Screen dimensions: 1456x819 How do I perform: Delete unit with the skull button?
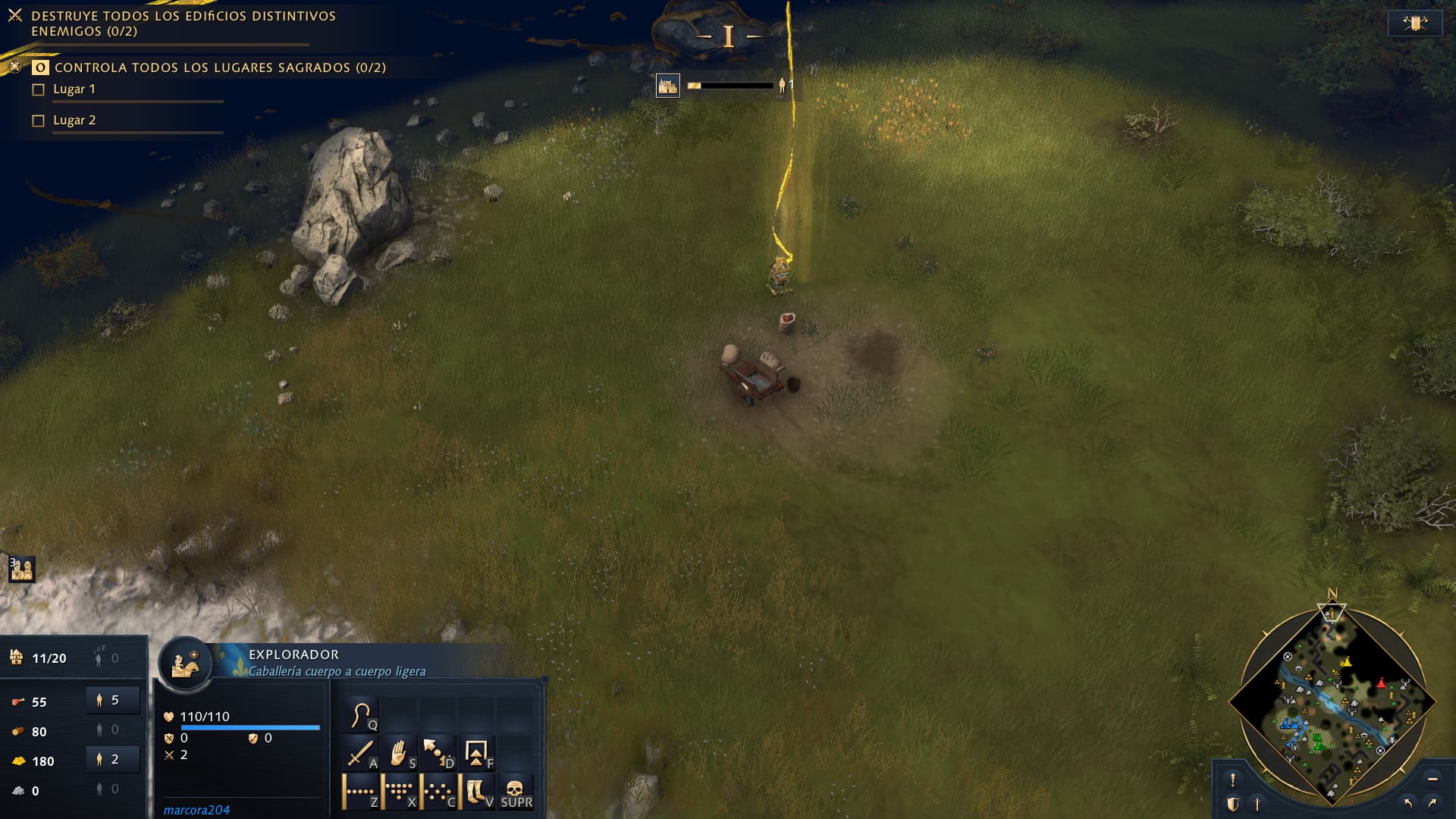(x=516, y=792)
